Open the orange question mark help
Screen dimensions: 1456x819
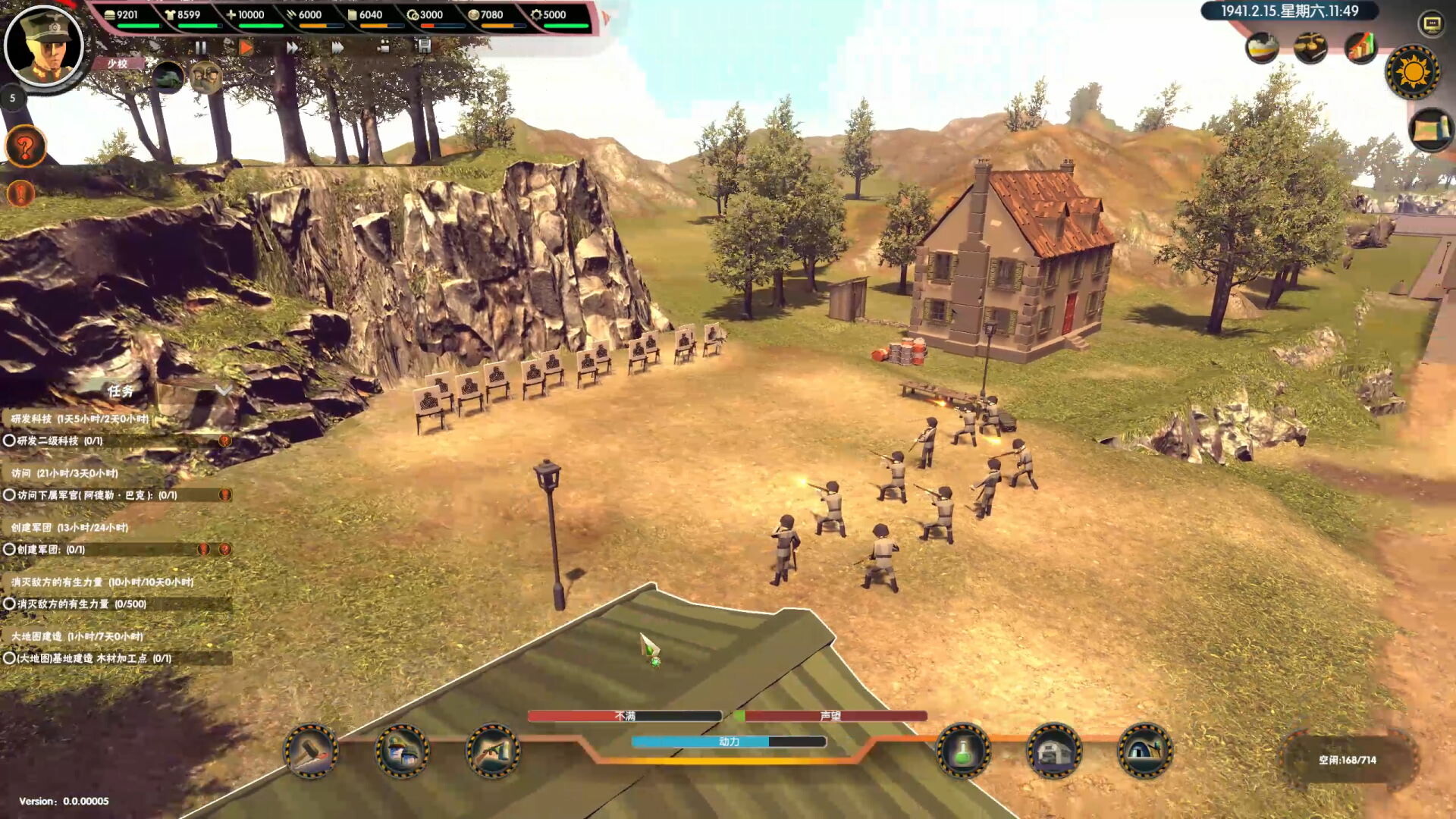[x=26, y=147]
